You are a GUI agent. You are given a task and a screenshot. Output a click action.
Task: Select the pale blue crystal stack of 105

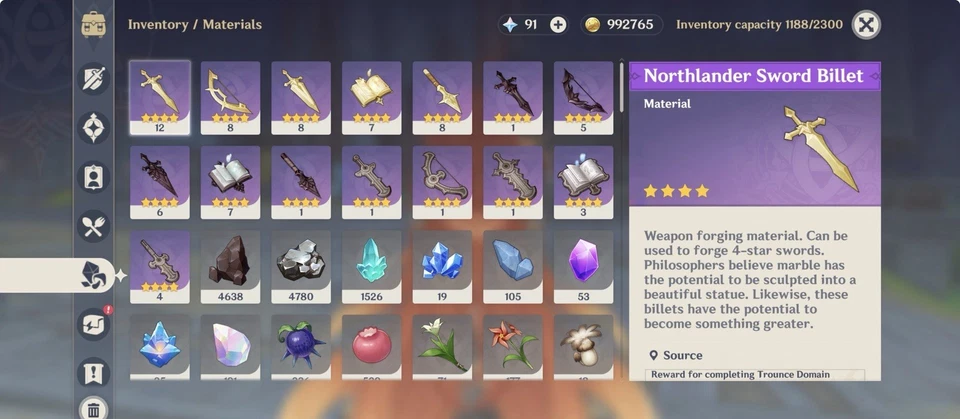click(x=513, y=265)
